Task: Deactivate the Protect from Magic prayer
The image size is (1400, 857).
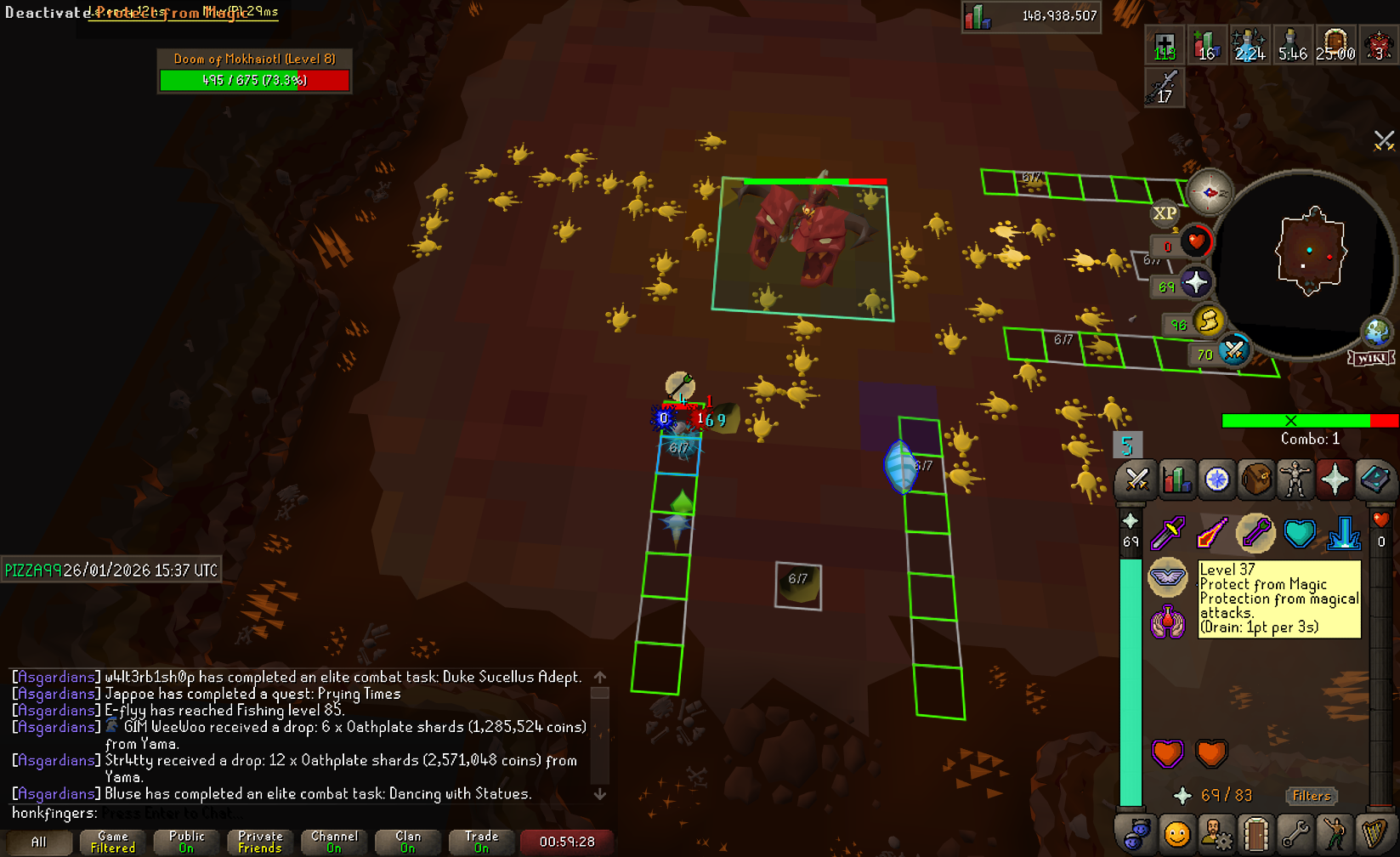Action: click(x=1168, y=577)
